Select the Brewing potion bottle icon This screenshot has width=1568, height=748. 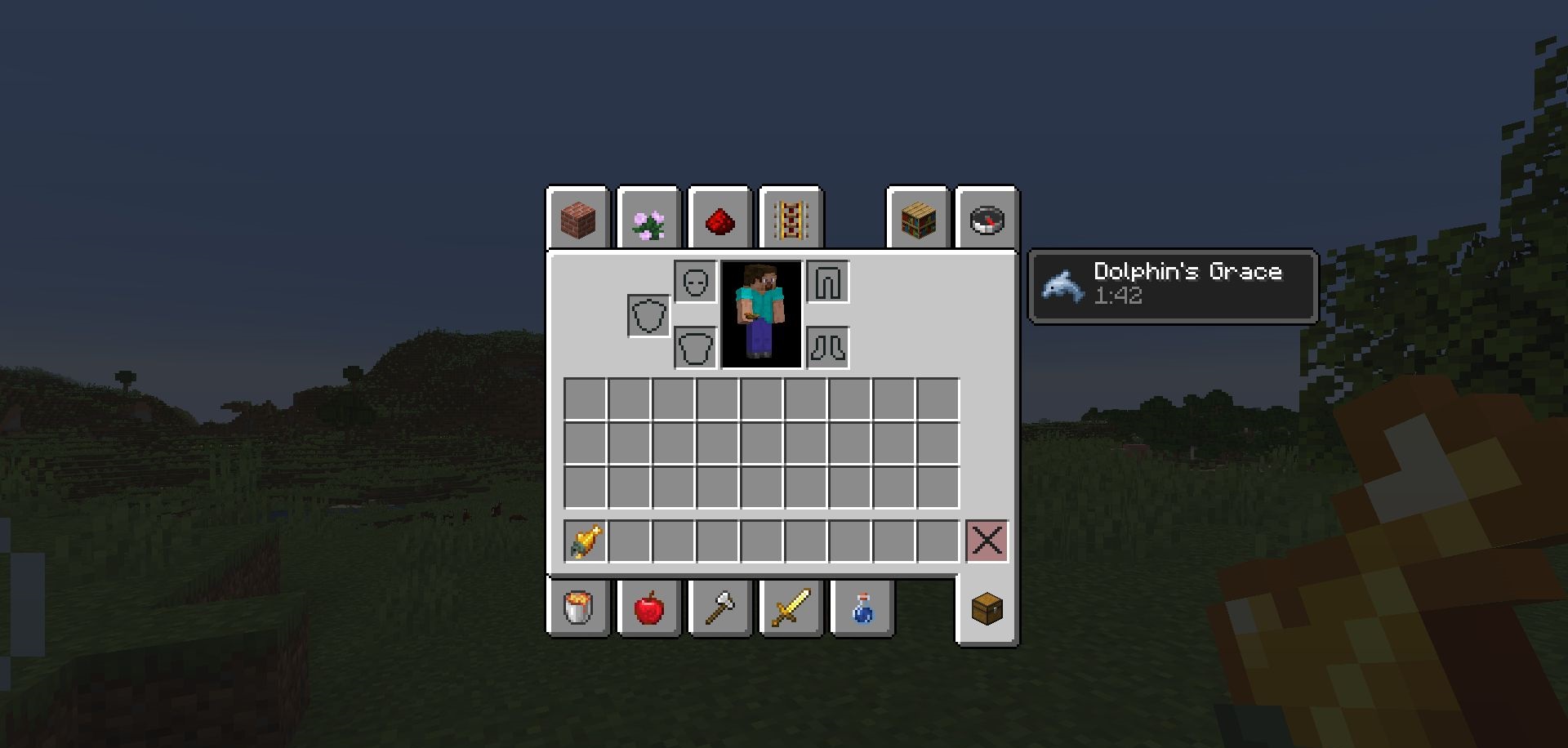pos(860,608)
